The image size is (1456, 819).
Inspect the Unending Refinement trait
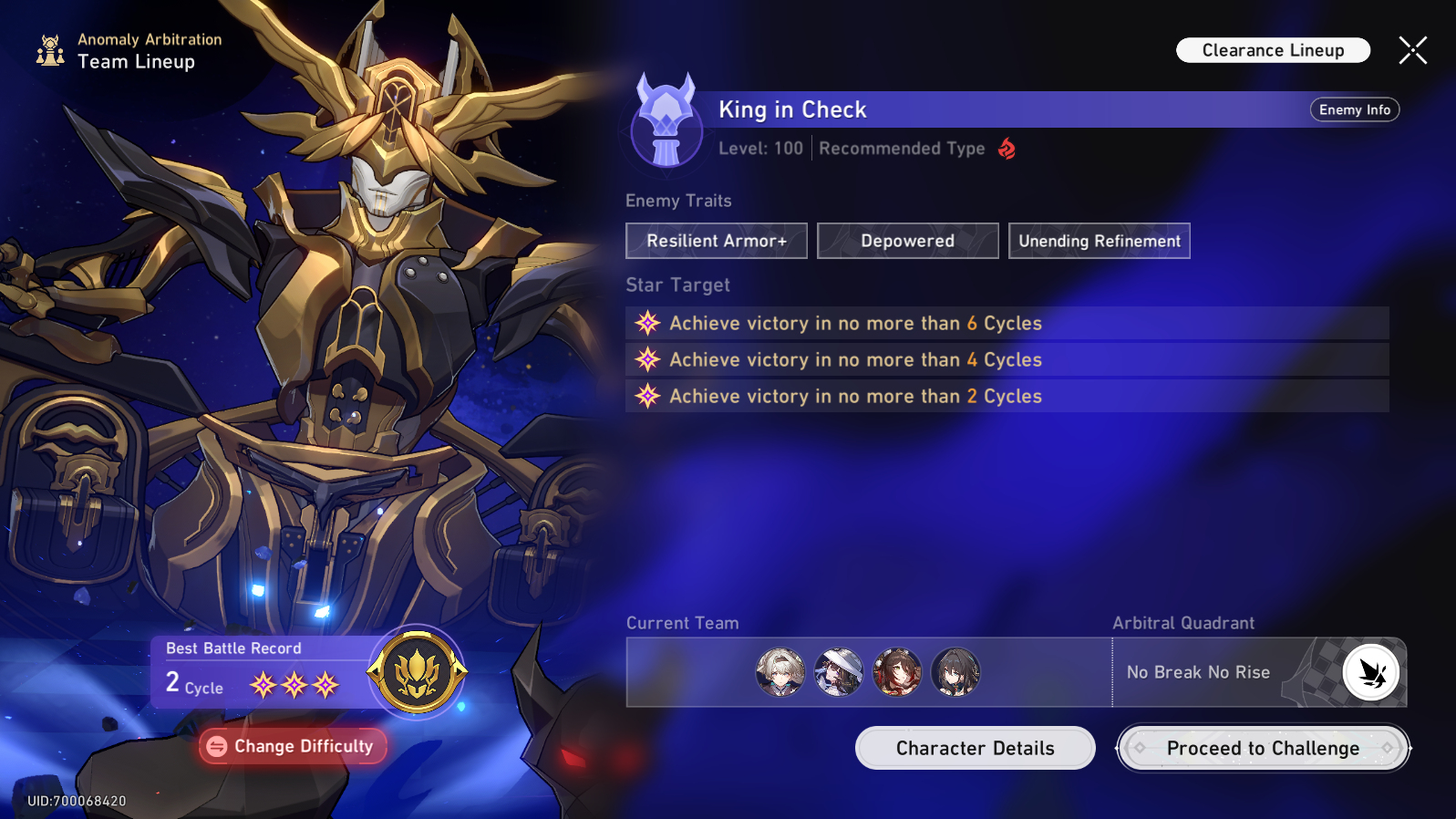coord(1099,241)
